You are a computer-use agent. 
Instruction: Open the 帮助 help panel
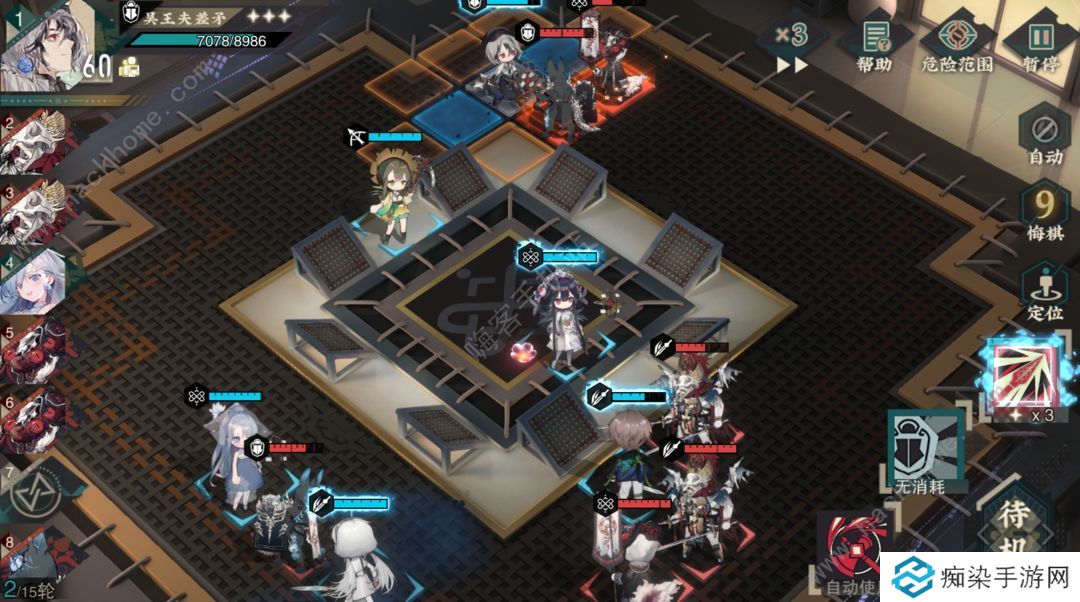(873, 45)
